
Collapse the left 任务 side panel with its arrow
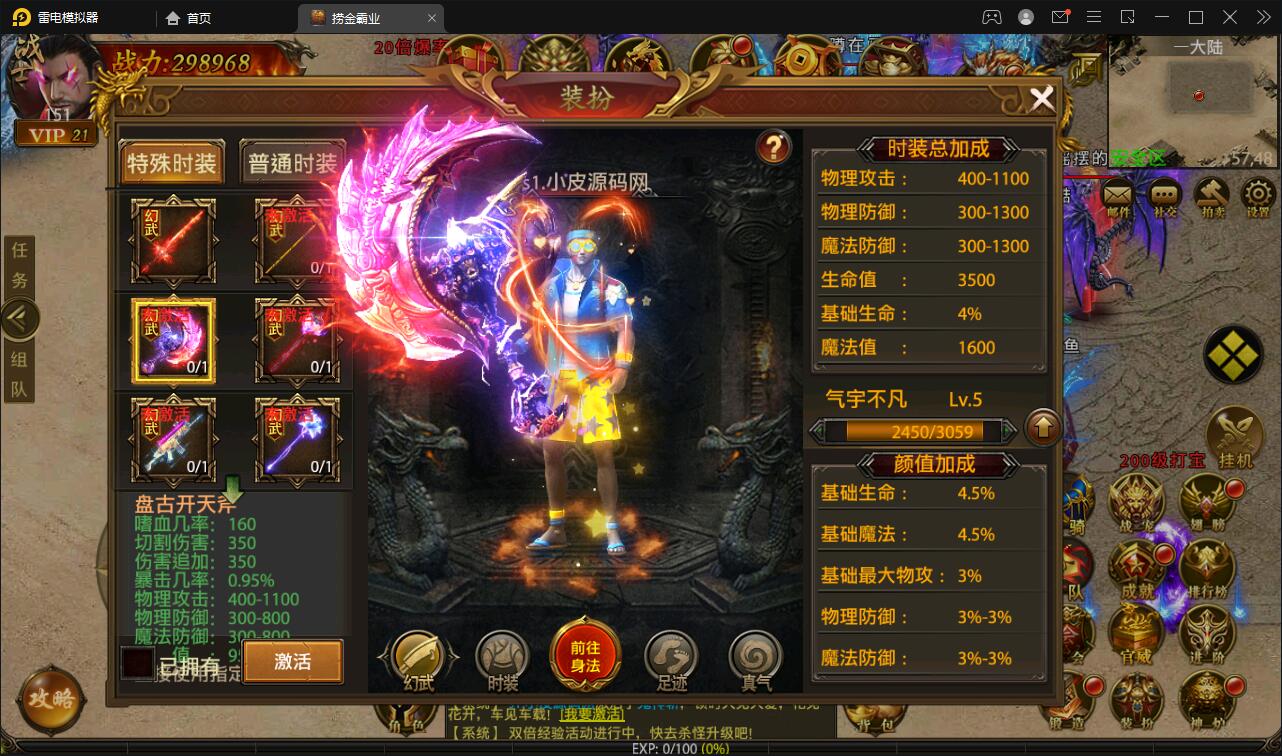[x=20, y=318]
